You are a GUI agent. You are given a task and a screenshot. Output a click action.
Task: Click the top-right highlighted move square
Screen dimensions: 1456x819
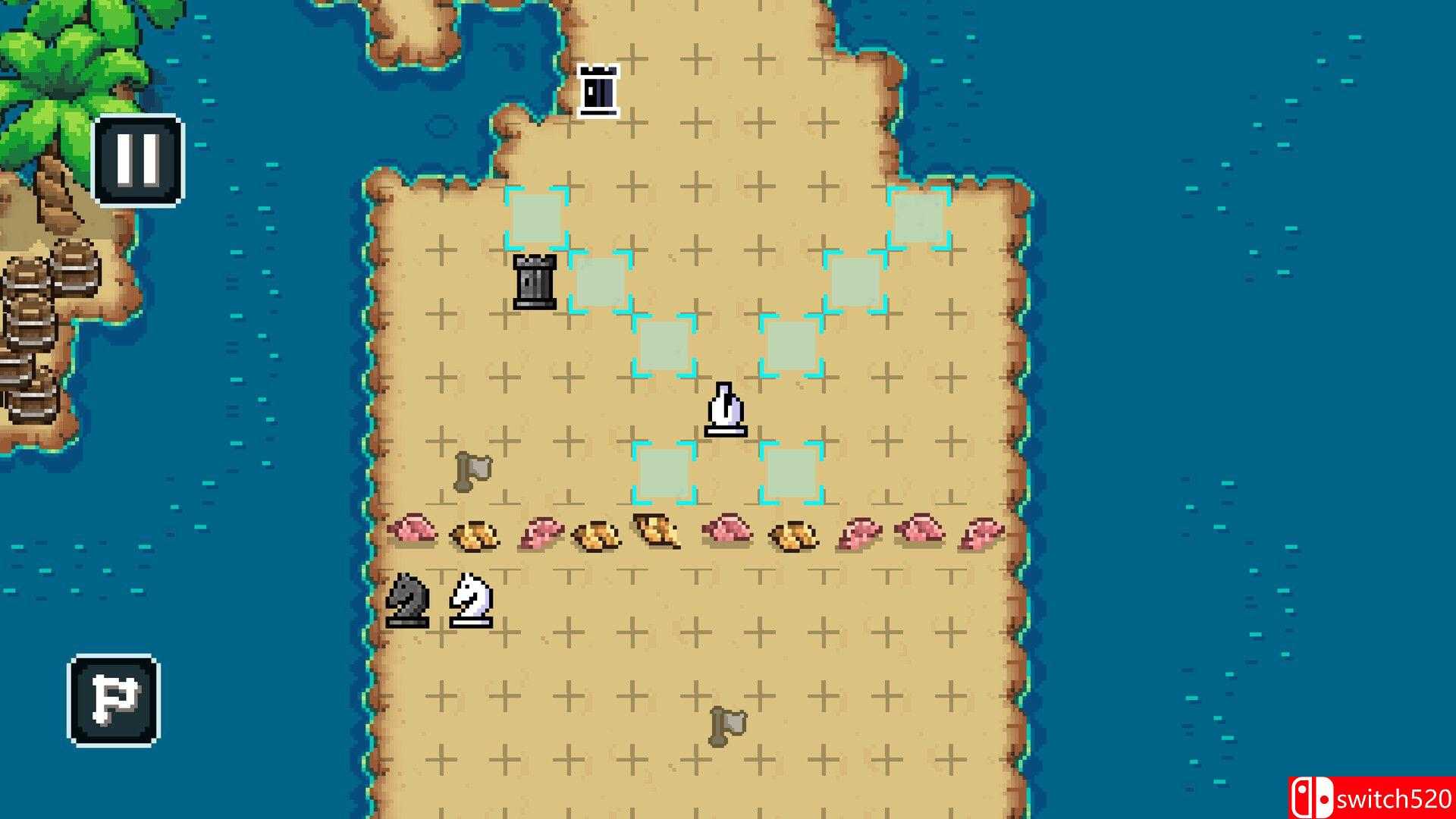[x=918, y=218]
